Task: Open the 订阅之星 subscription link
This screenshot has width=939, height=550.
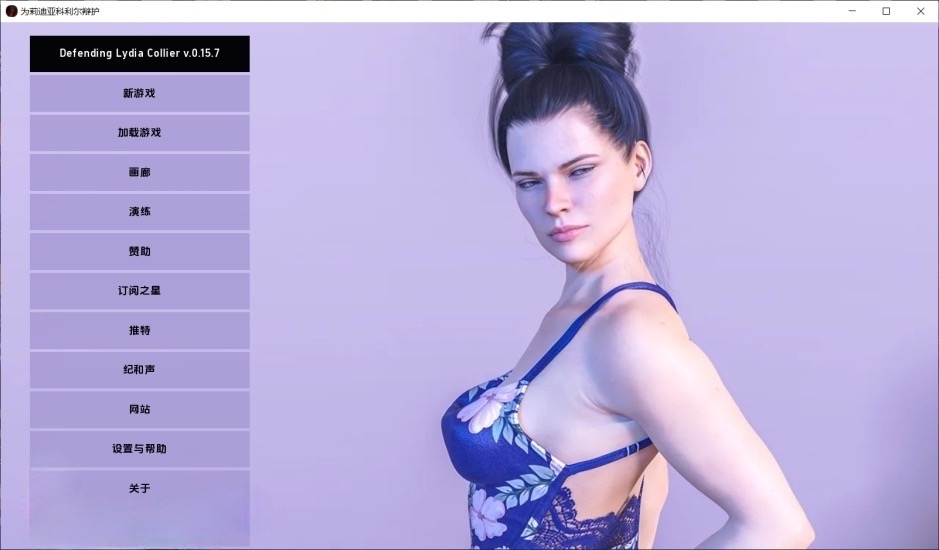Action: (x=139, y=291)
